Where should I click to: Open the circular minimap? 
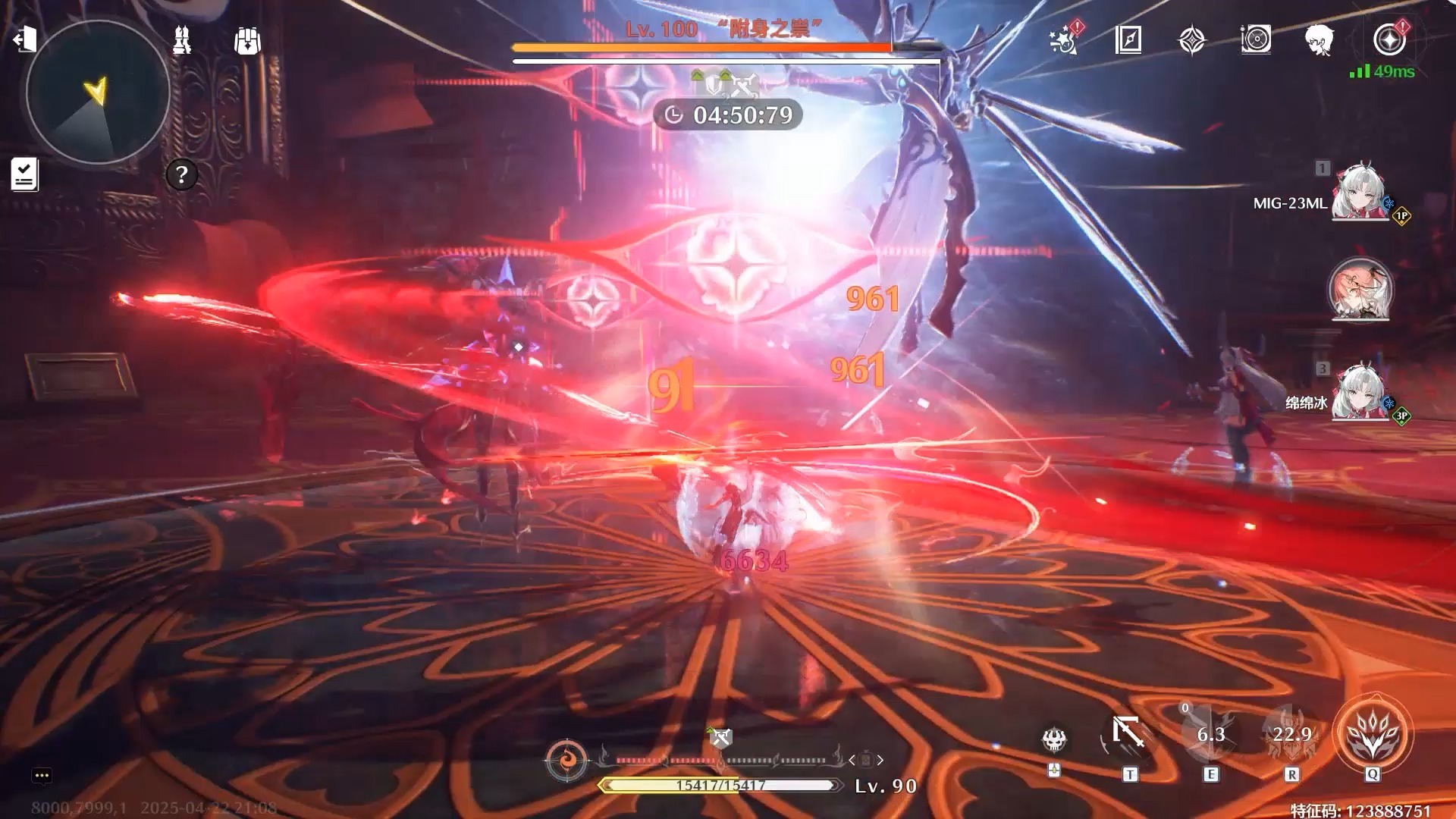[98, 92]
